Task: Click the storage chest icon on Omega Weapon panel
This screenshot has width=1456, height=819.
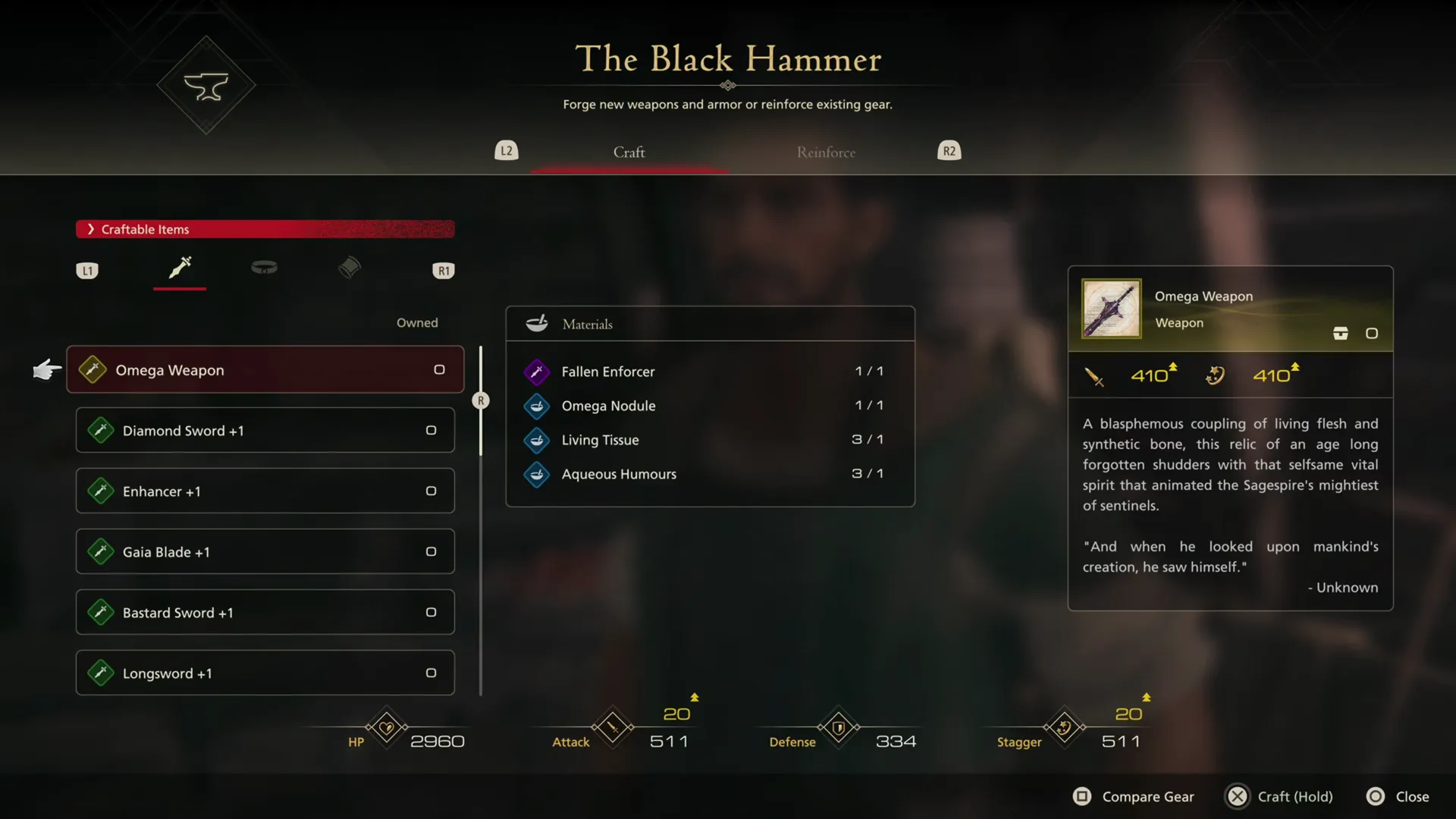Action: pyautogui.click(x=1341, y=333)
